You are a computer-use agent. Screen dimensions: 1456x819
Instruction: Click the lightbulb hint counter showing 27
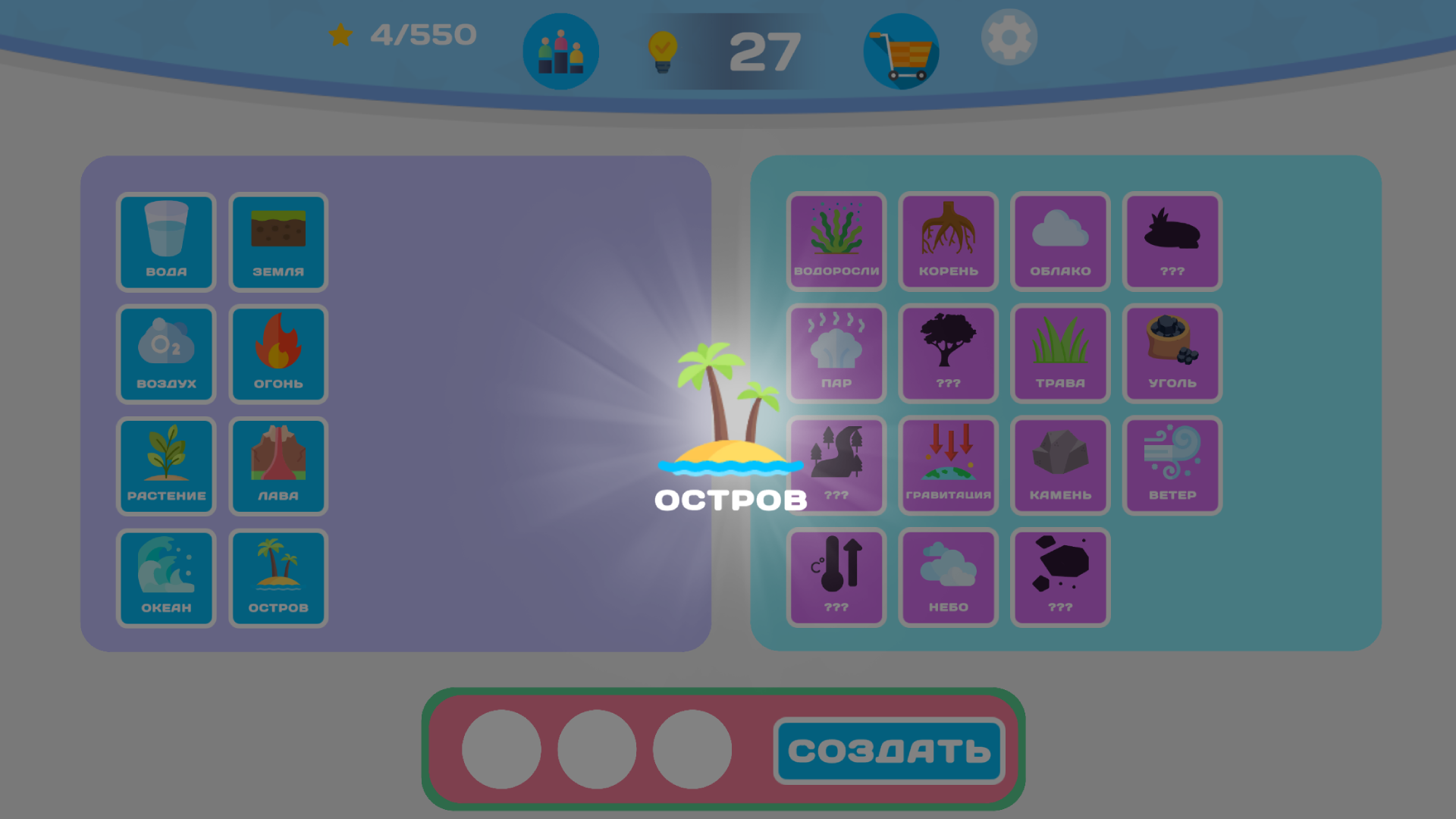pyautogui.click(x=664, y=50)
